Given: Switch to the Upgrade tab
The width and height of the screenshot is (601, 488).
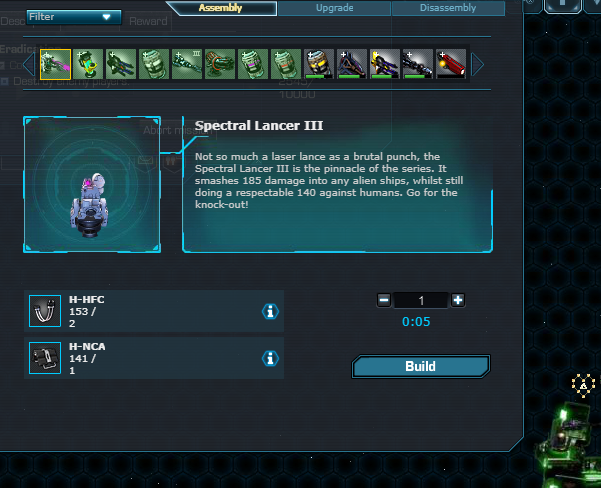Looking at the screenshot, I should (333, 8).
